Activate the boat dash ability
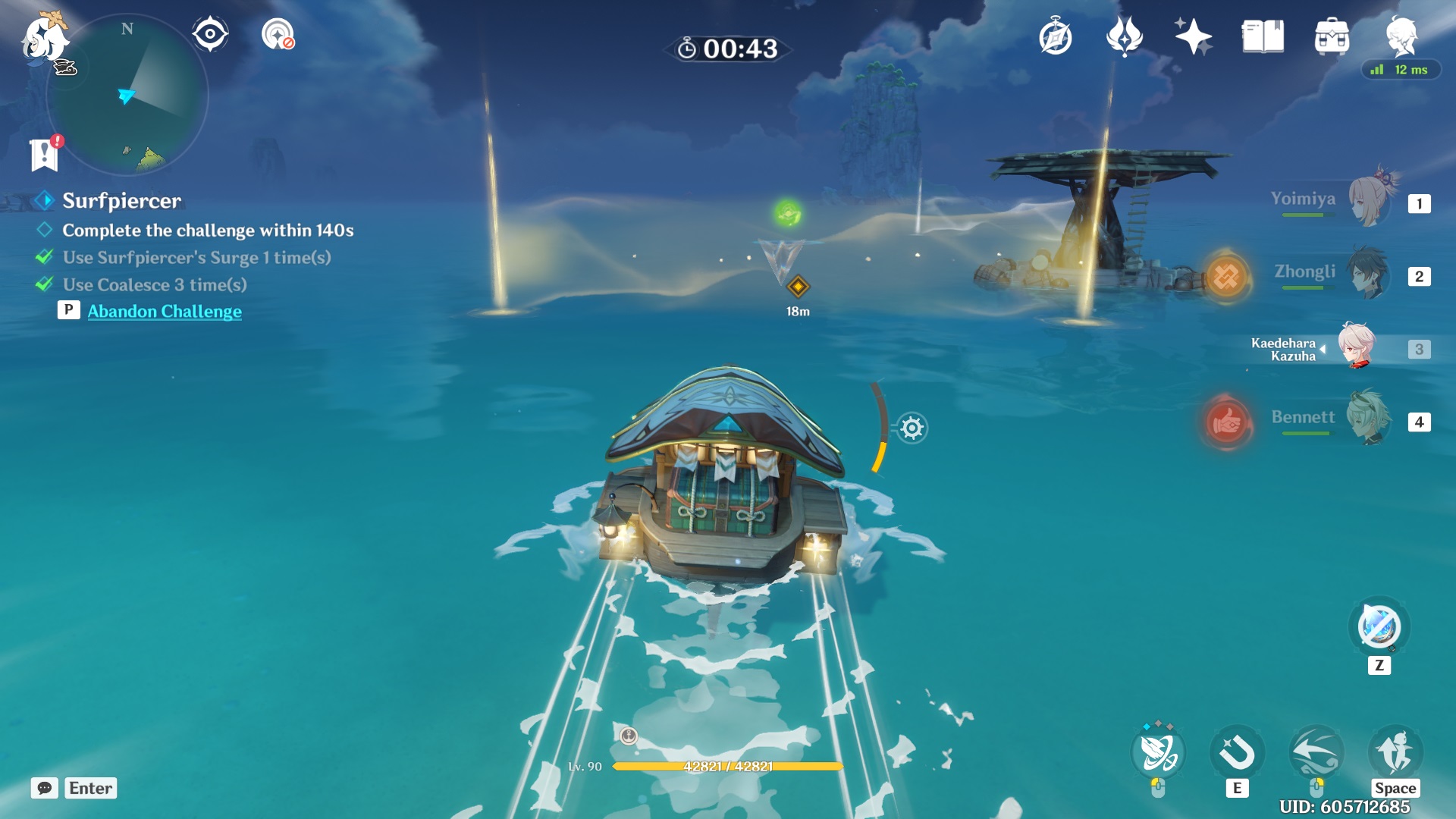1456x819 pixels. (x=1316, y=752)
